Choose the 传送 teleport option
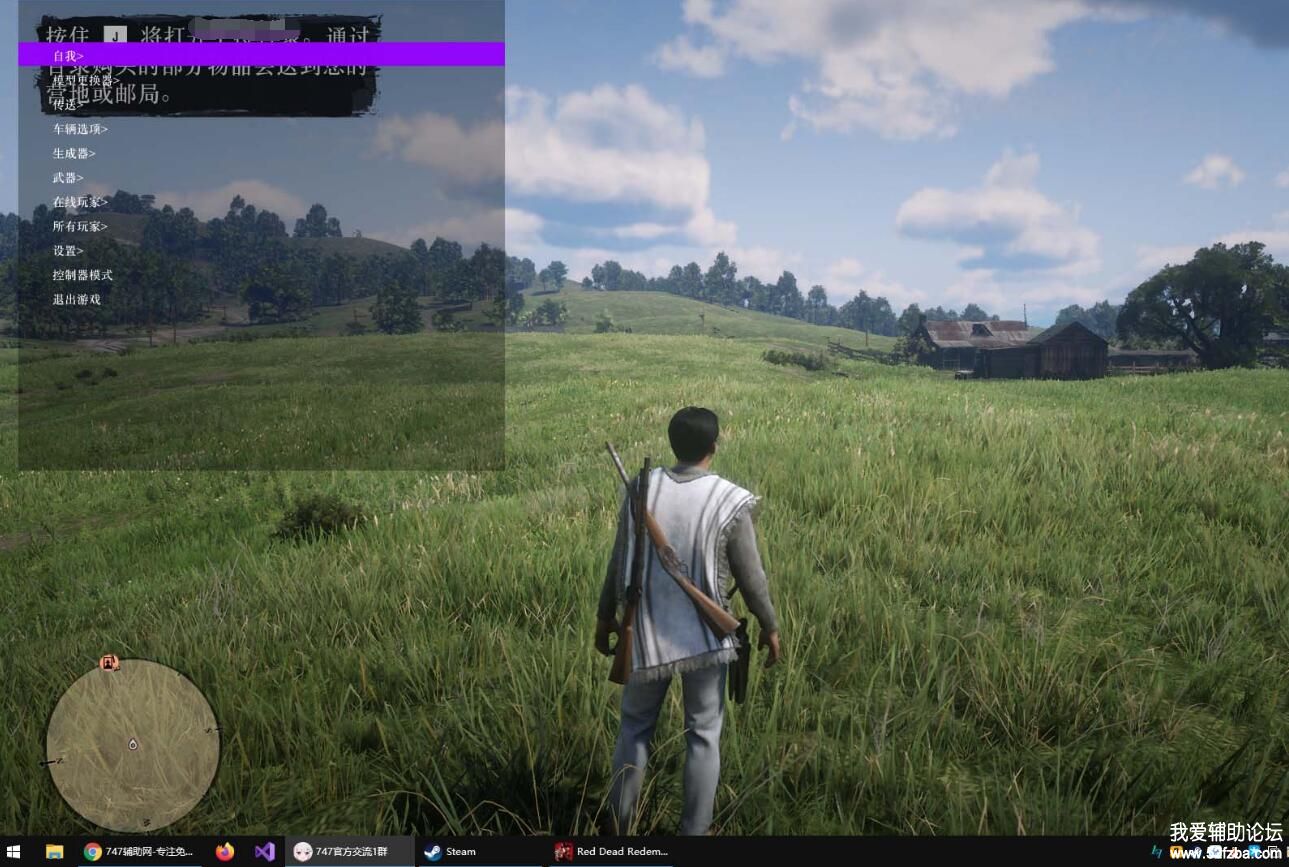 point(68,104)
